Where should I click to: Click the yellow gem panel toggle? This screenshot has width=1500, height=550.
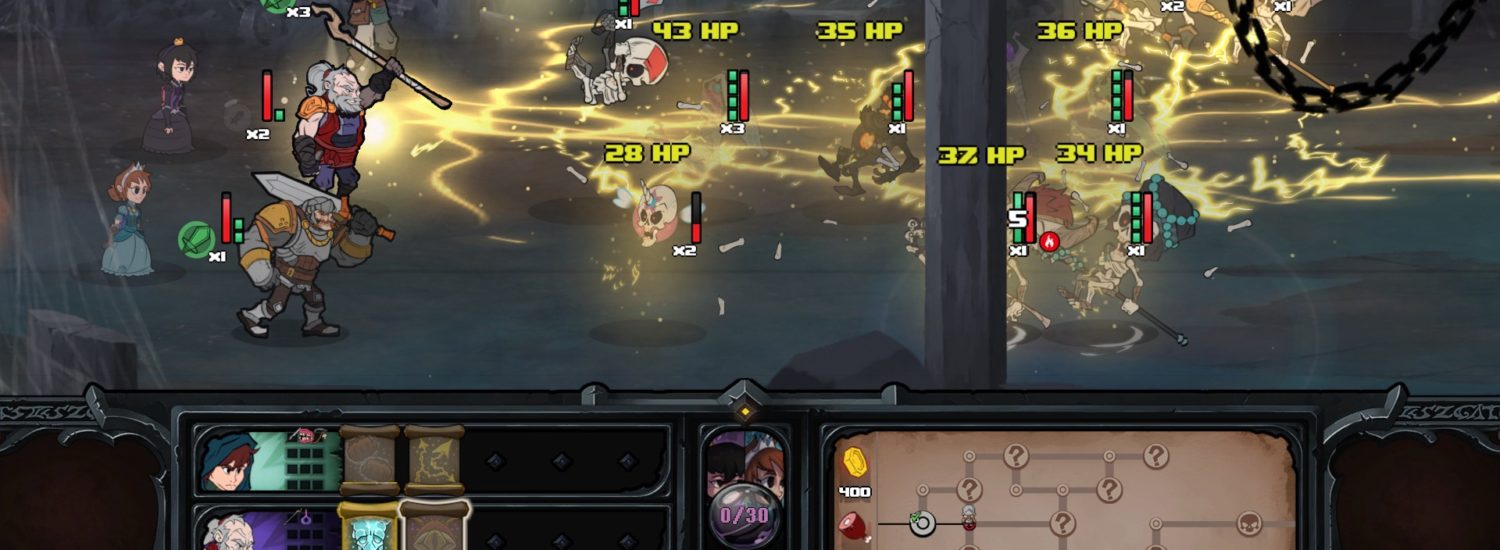(x=745, y=411)
